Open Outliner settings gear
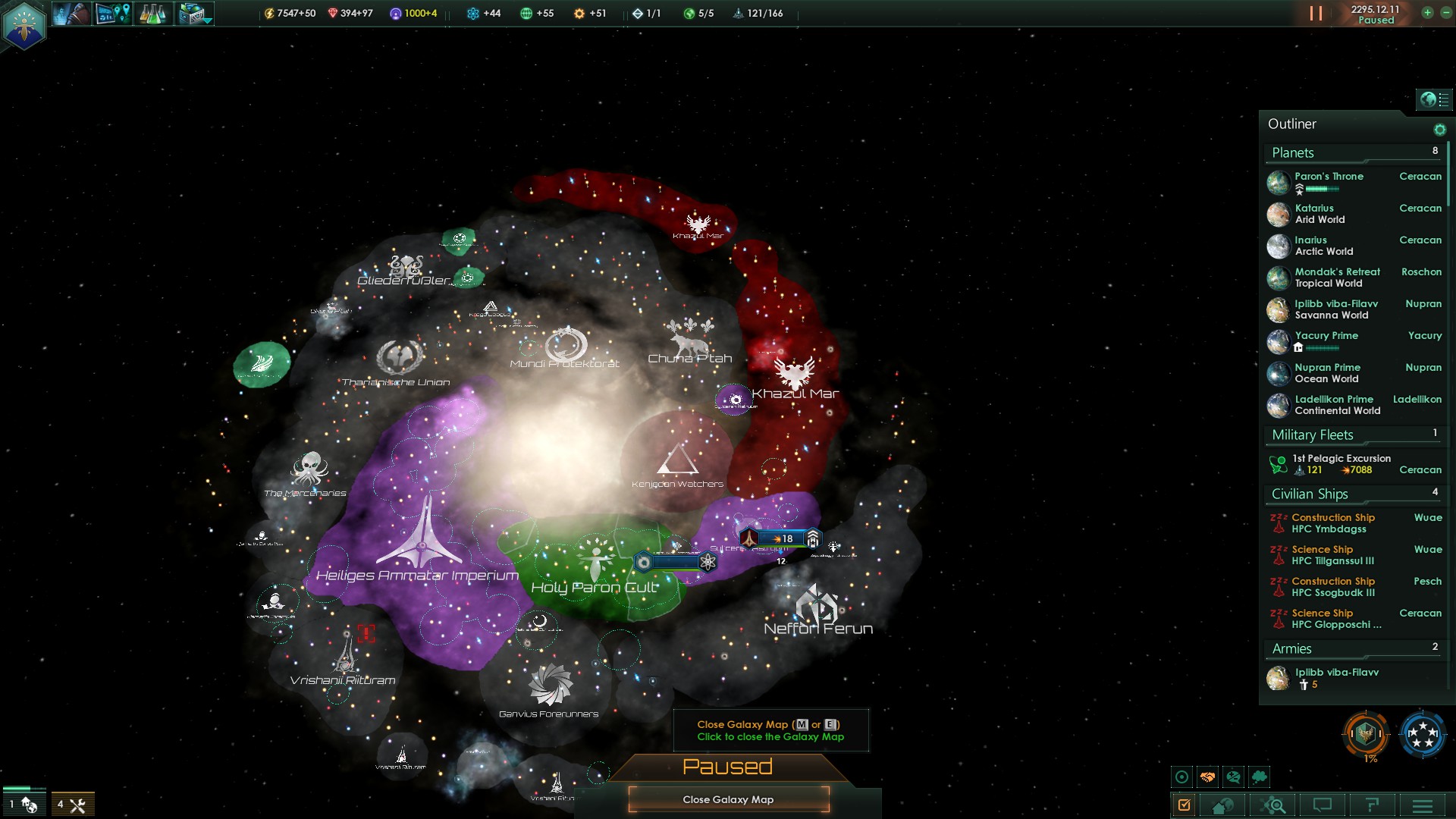This screenshot has height=819, width=1456. (1439, 130)
